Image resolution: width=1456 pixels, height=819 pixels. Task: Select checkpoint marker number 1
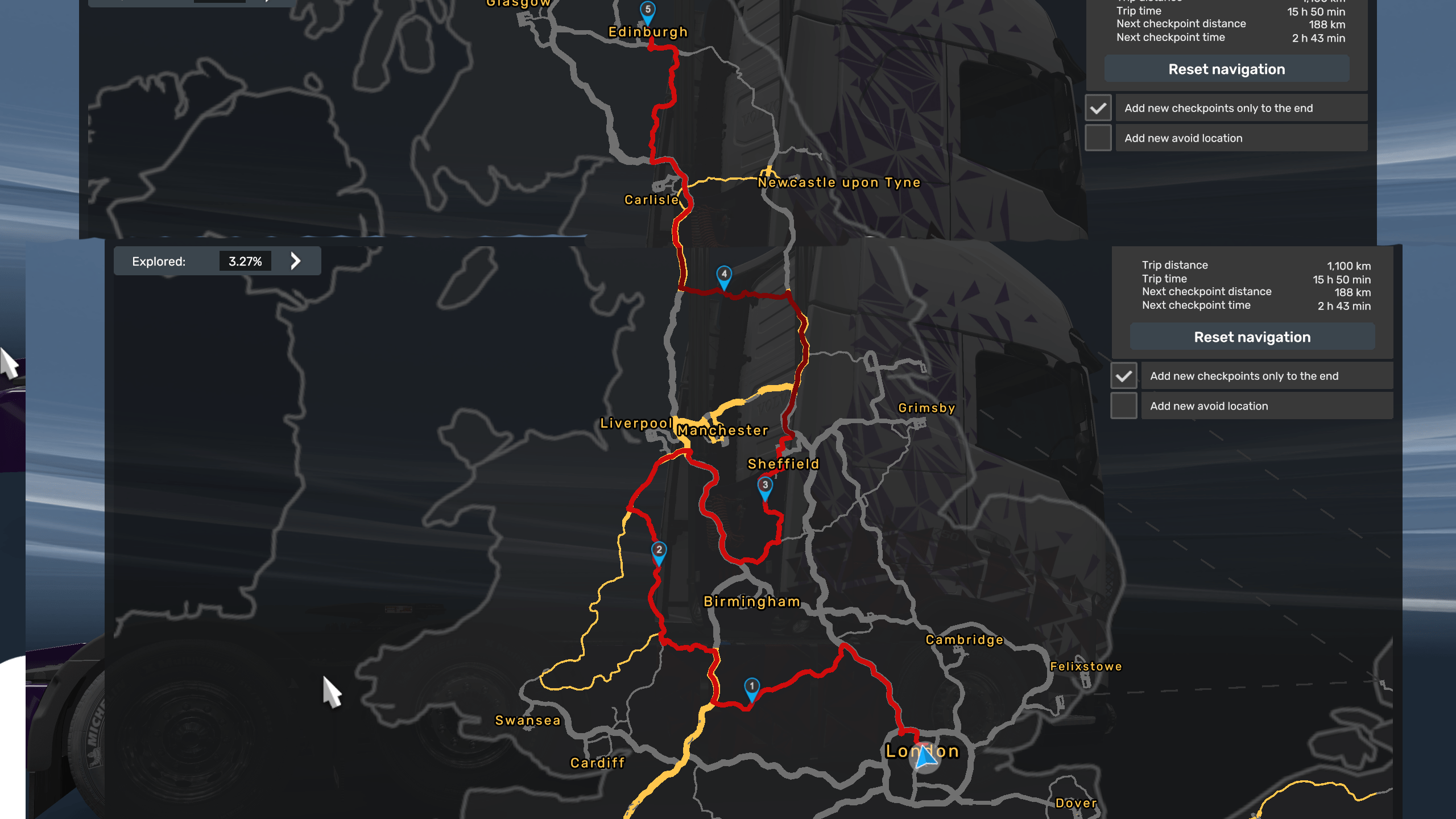click(751, 687)
